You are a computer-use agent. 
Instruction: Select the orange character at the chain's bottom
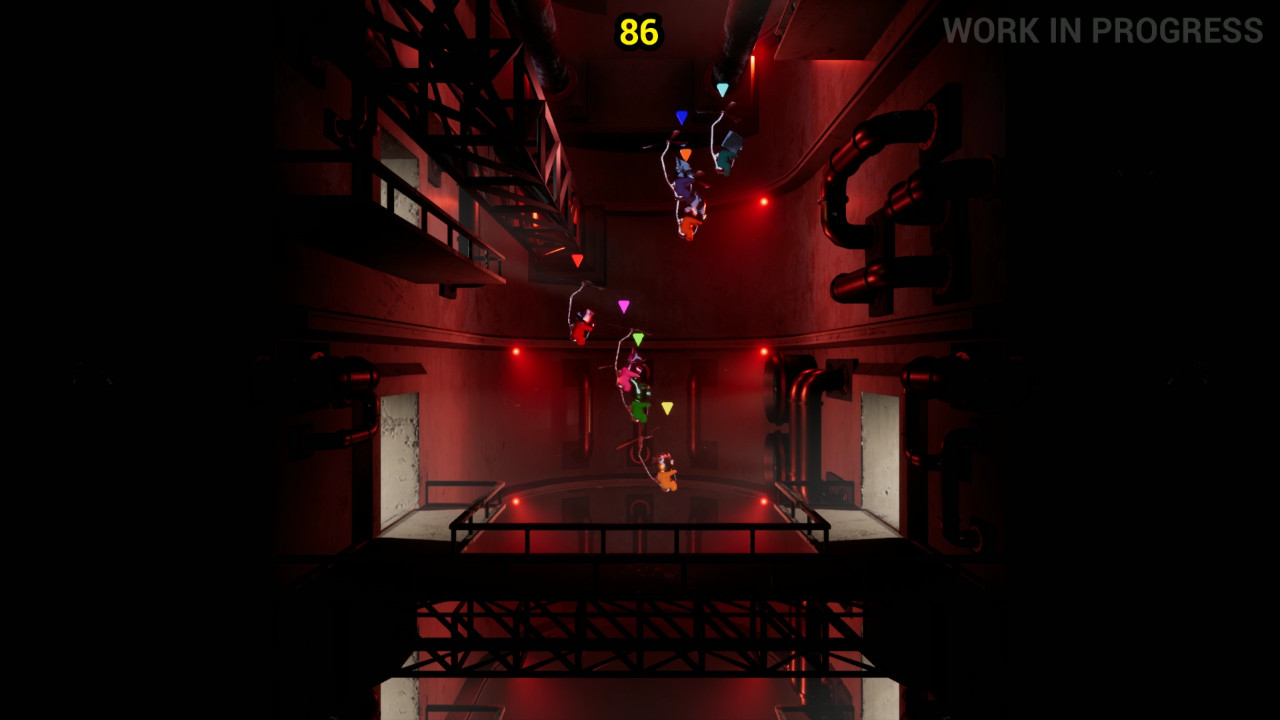(665, 476)
